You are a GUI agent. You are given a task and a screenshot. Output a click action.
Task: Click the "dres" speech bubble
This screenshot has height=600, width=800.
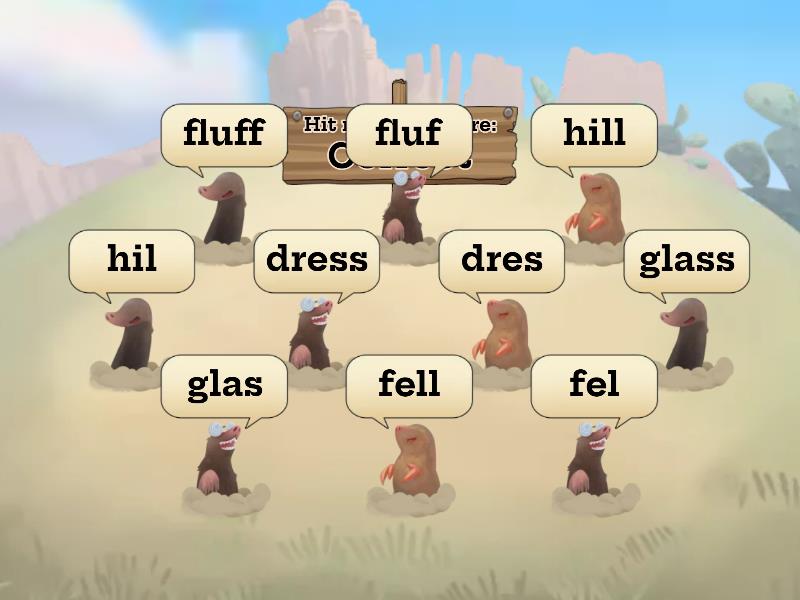tap(502, 260)
